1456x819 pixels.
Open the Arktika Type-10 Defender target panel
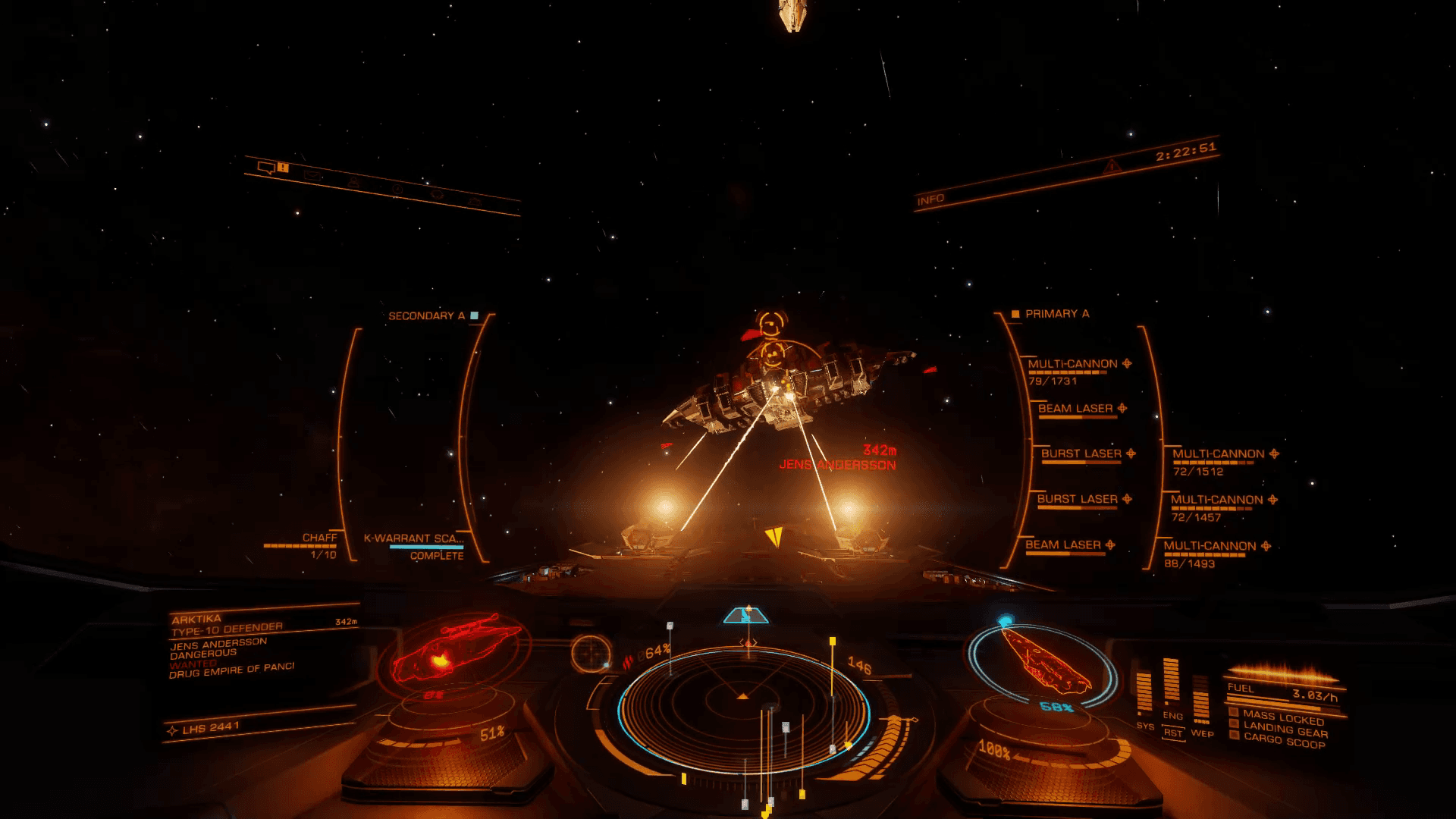pyautogui.click(x=226, y=625)
